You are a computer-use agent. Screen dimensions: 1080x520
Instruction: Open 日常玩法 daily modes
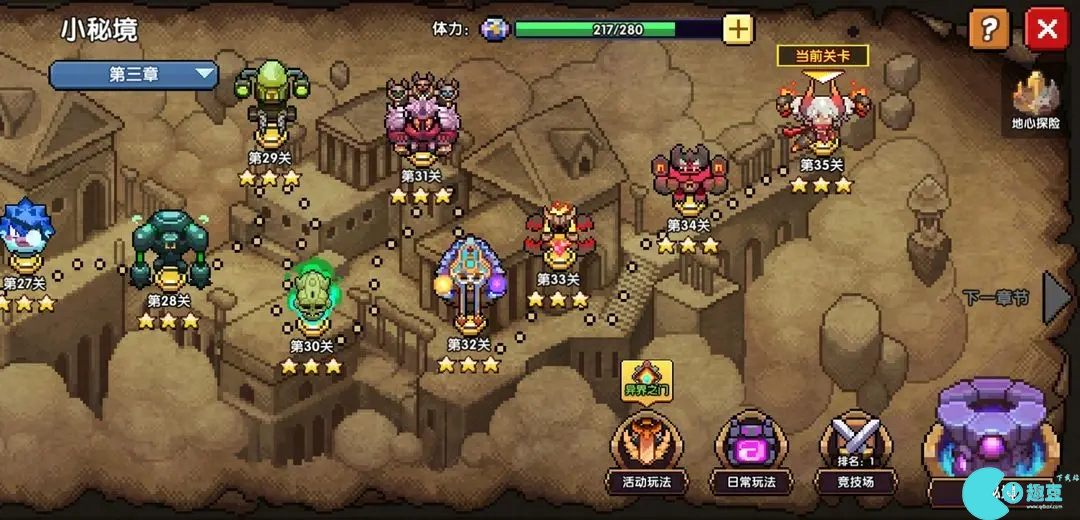[749, 452]
